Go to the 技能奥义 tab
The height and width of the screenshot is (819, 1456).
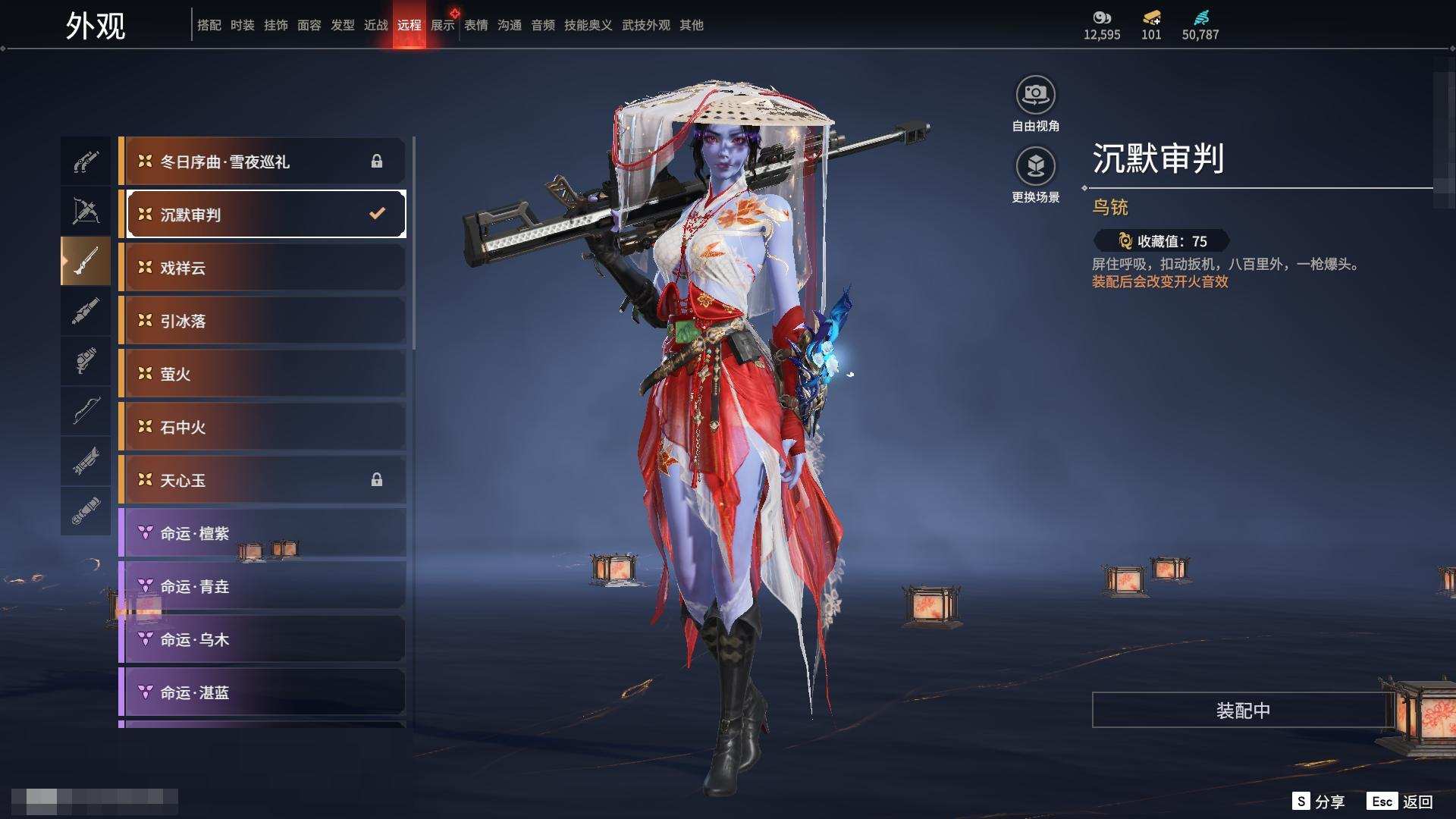point(588,25)
